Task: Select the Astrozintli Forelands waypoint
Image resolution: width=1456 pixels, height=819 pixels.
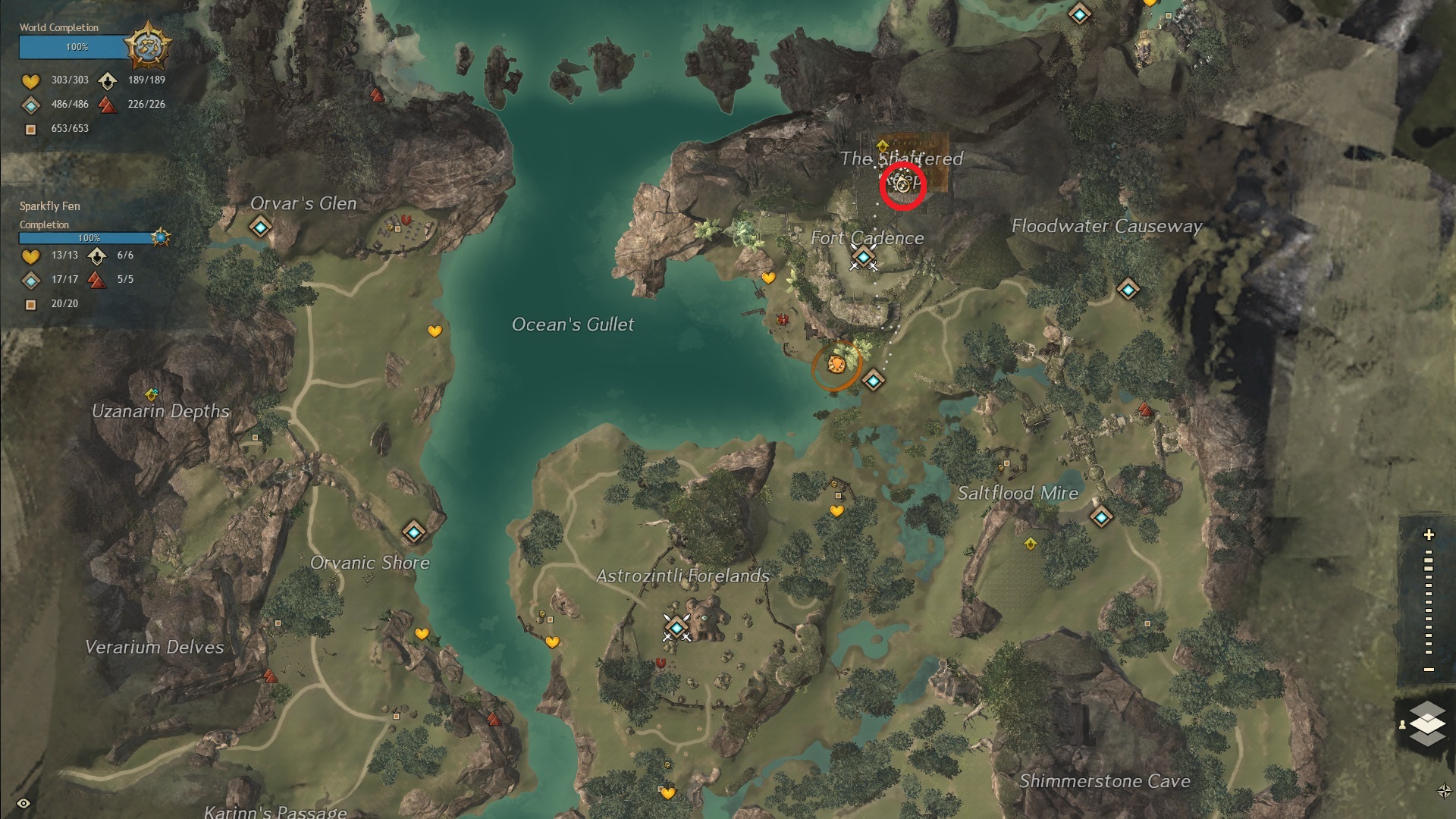Action: 676,627
